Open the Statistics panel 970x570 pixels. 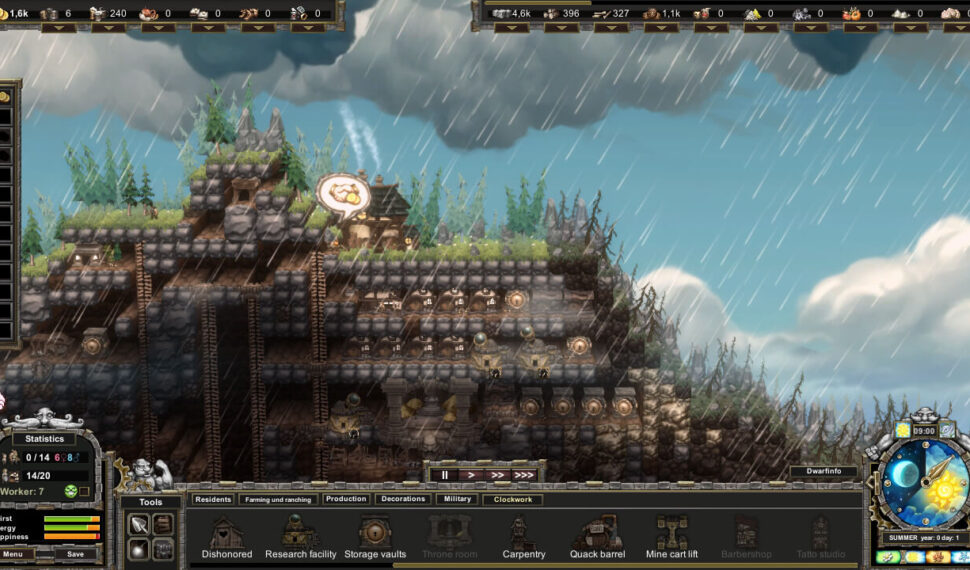coord(45,438)
